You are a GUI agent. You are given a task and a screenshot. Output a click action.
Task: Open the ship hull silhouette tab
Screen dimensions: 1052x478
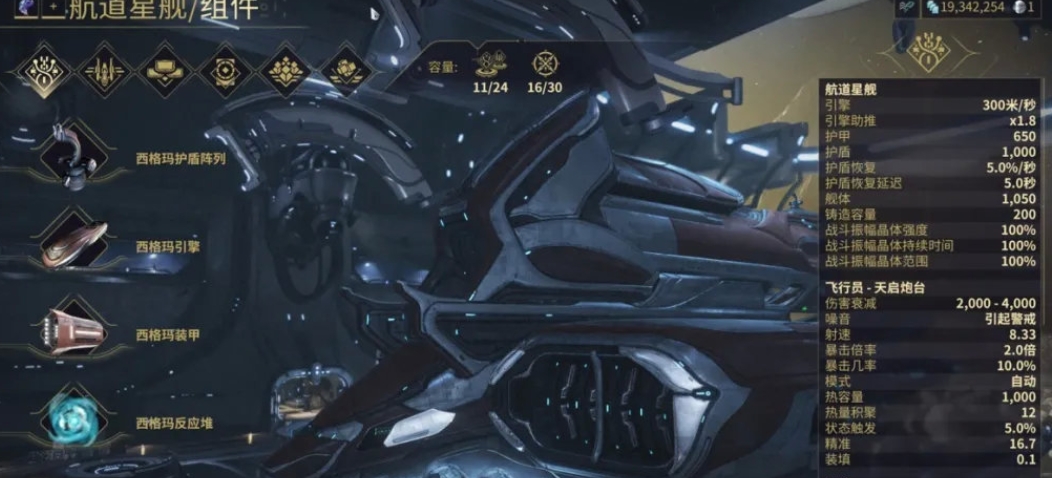point(165,70)
